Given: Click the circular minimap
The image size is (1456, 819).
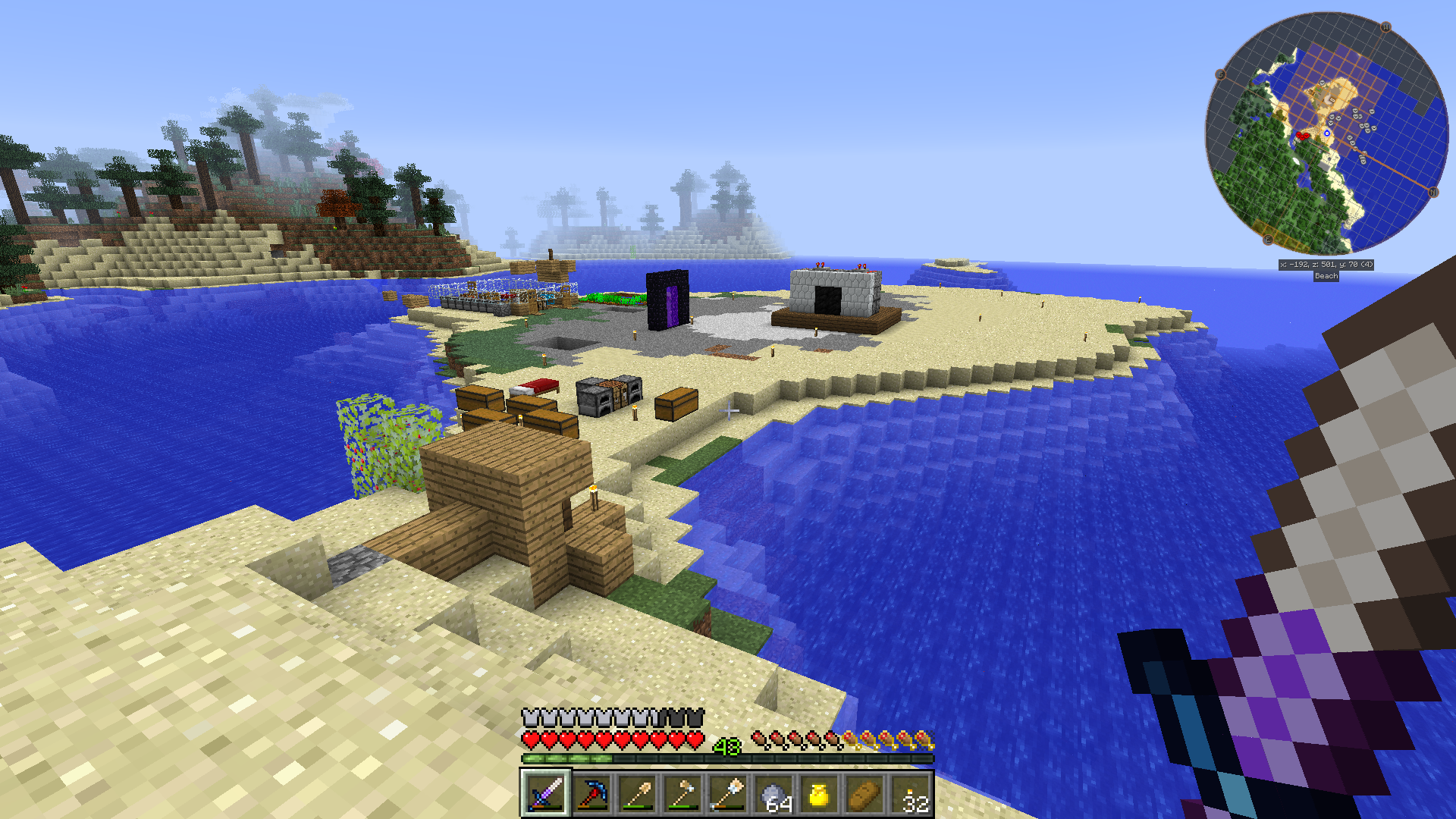Looking at the screenshot, I should pos(1326,133).
